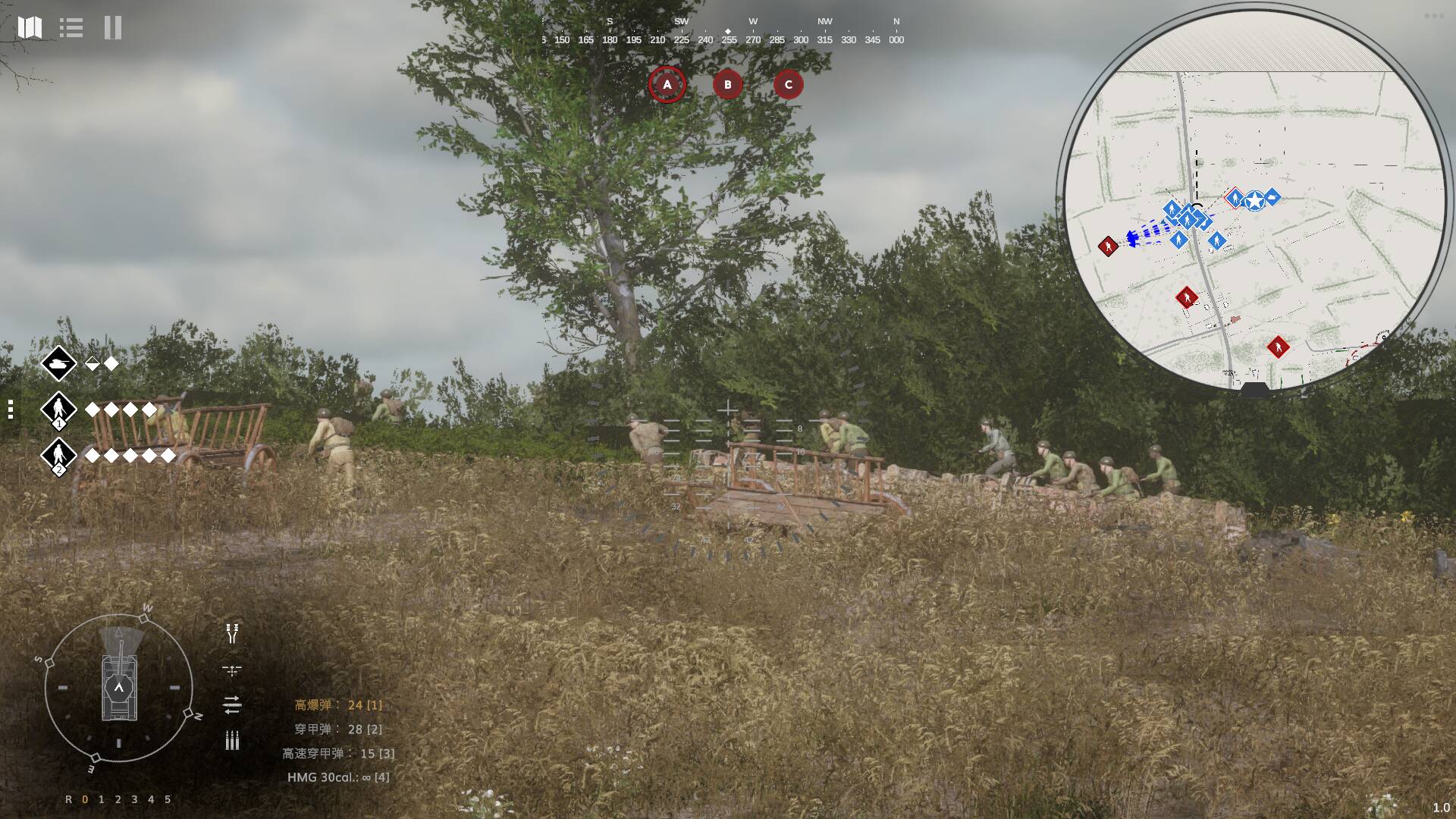Pause the game with the pause button
The width and height of the screenshot is (1456, 819).
click(x=113, y=28)
